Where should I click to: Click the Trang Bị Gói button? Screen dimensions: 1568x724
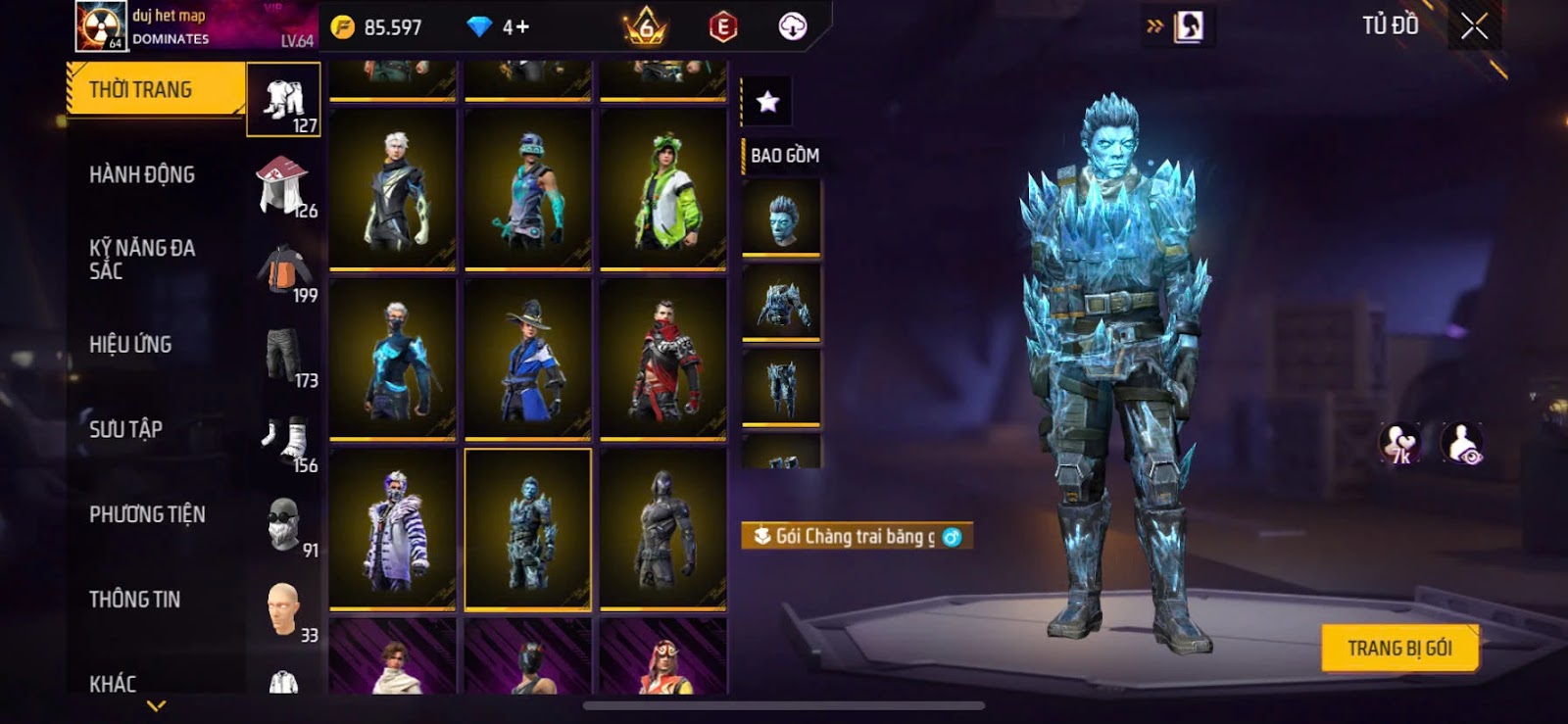pyautogui.click(x=1398, y=649)
